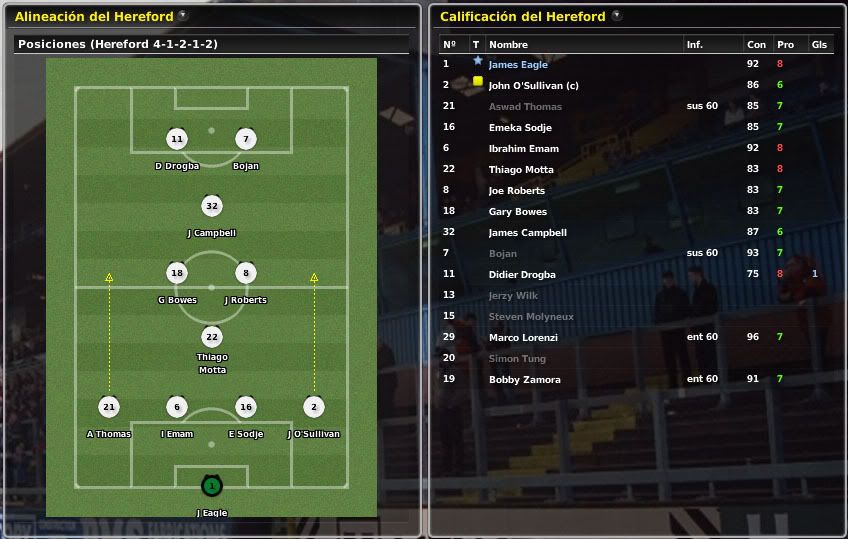Select number 2 J O'Sullivan pitch marker

314,407
